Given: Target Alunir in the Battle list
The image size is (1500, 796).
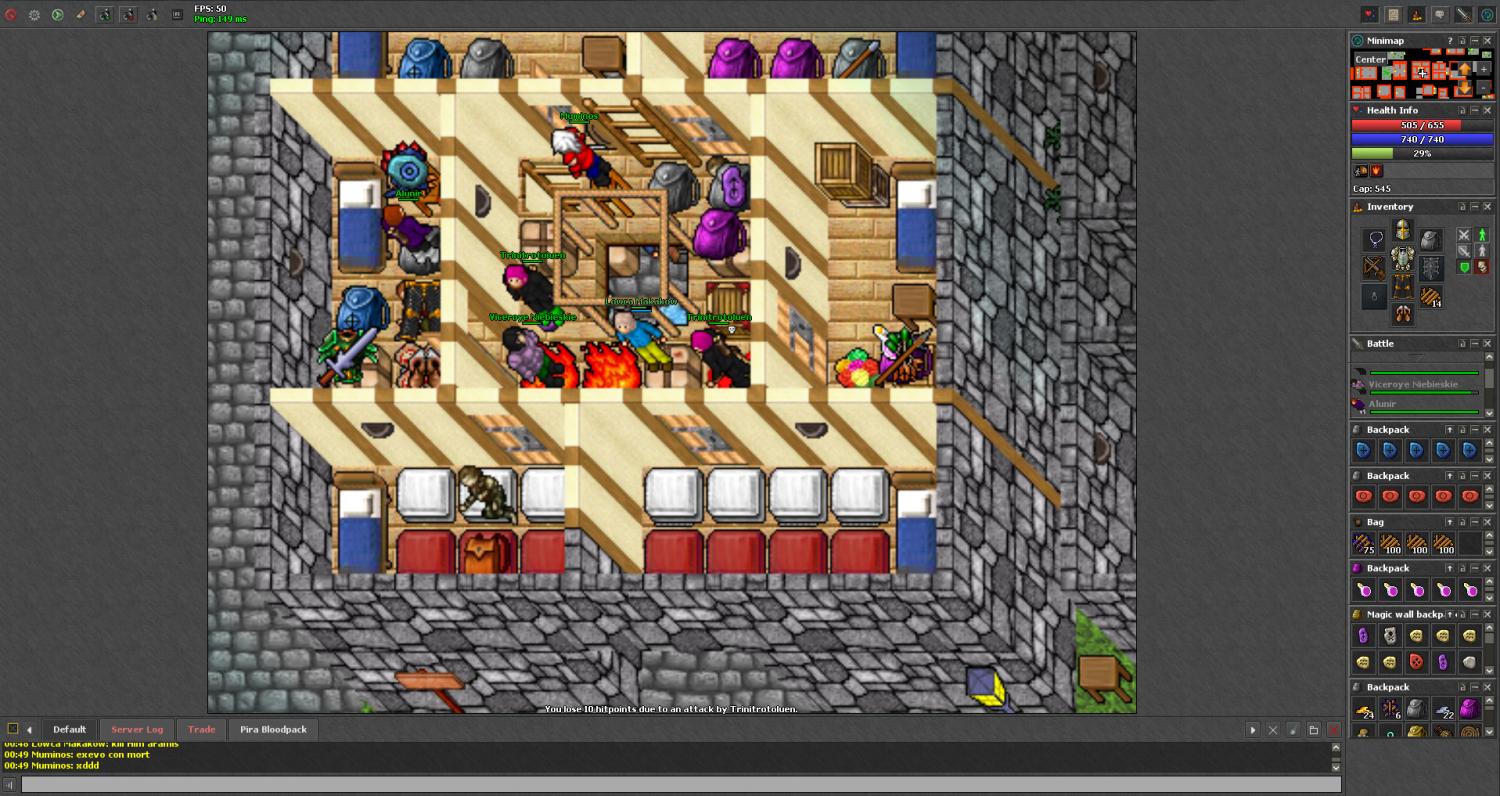Looking at the screenshot, I should (x=1382, y=404).
